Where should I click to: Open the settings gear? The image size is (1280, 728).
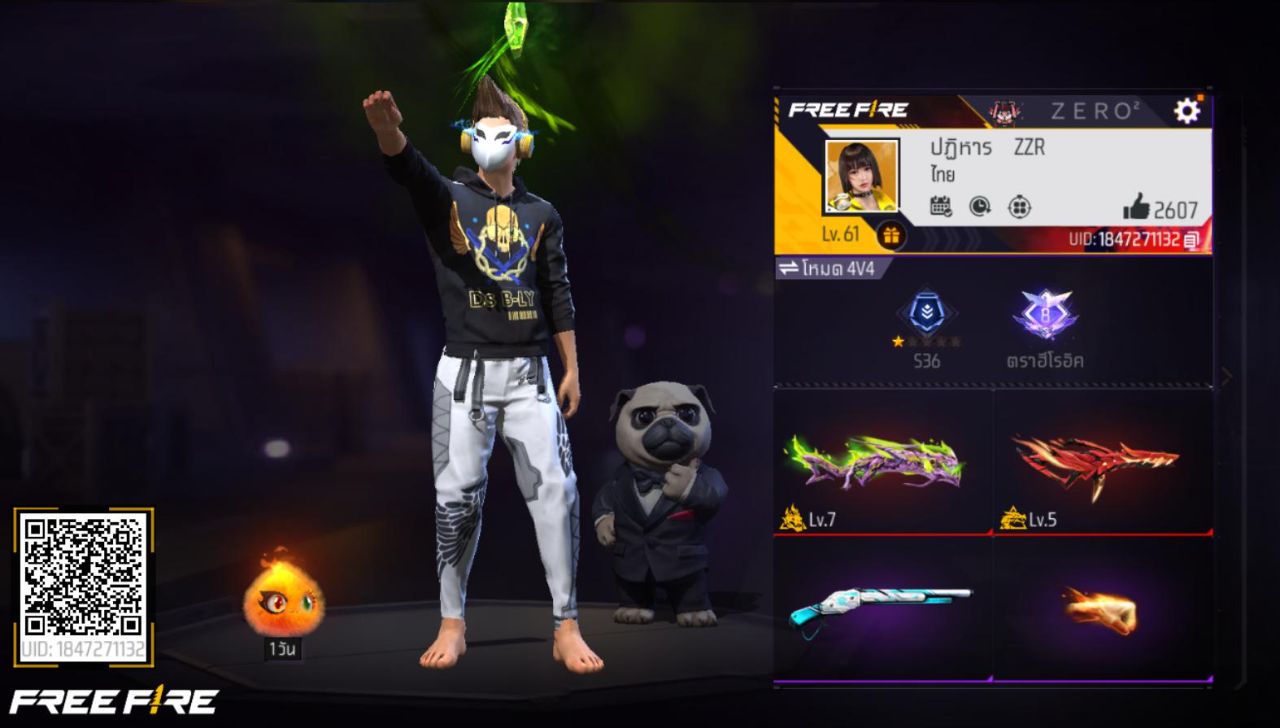pos(1186,112)
